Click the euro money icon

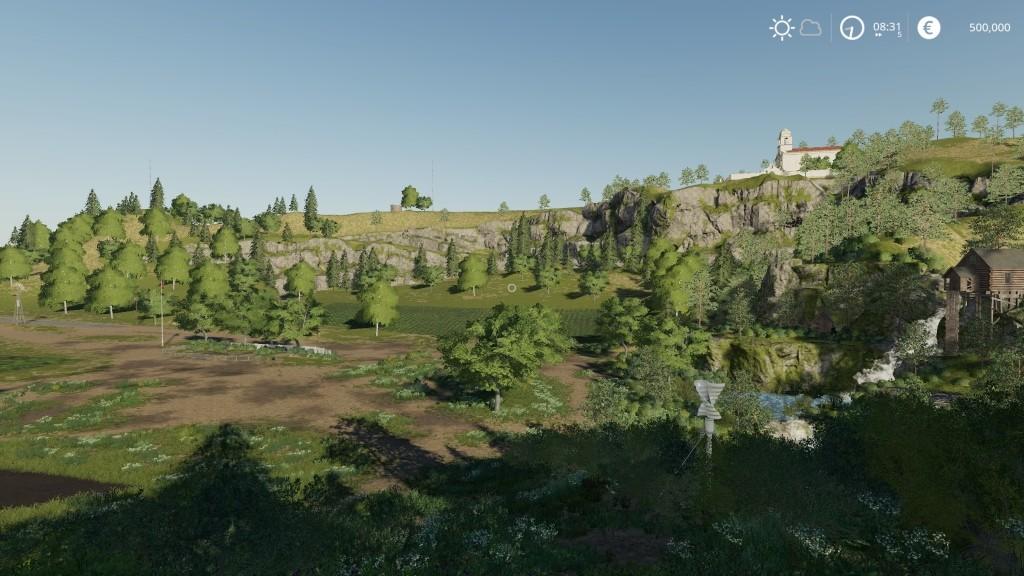(929, 28)
